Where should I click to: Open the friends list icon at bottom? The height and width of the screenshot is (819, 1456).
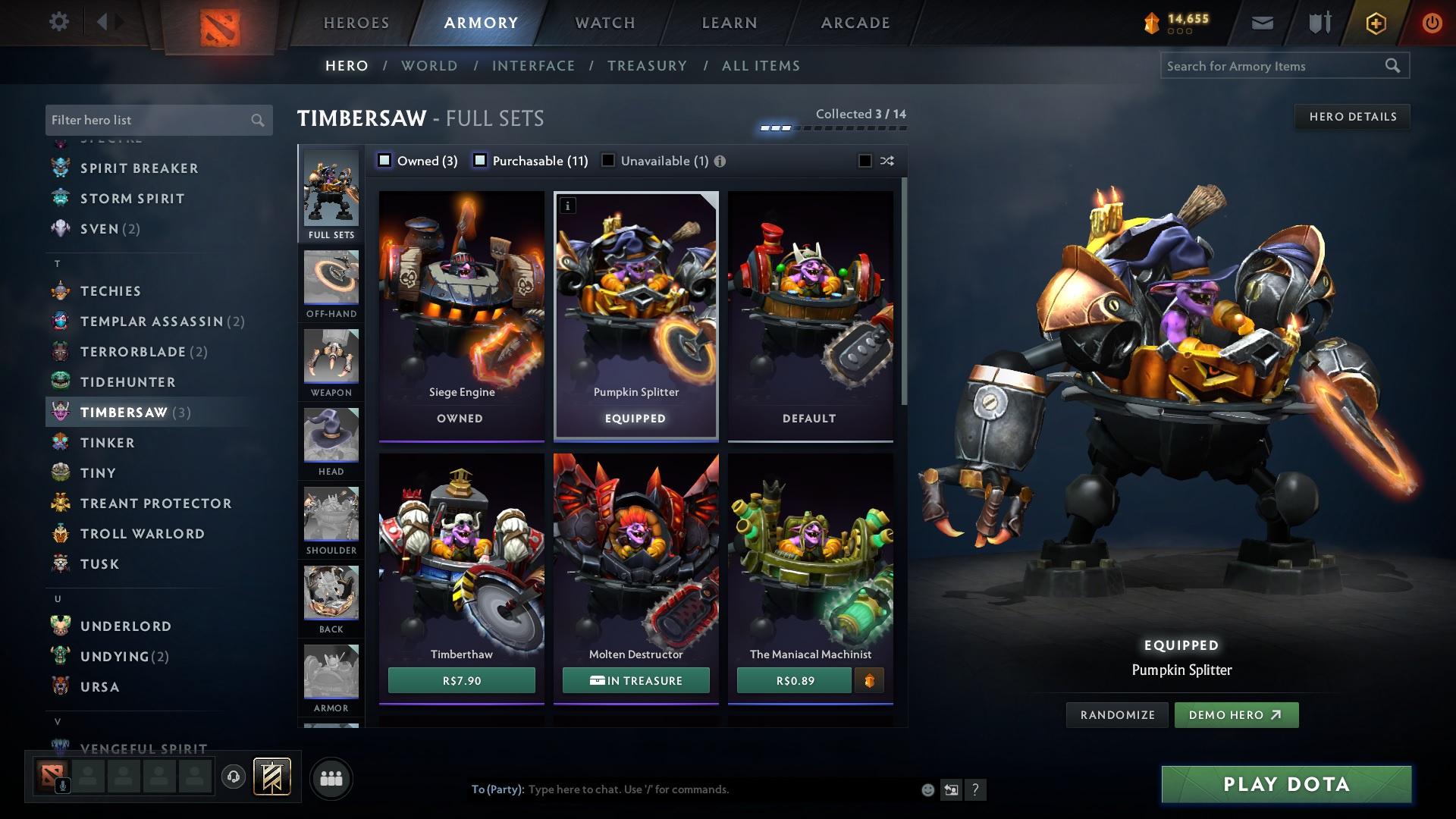point(331,777)
